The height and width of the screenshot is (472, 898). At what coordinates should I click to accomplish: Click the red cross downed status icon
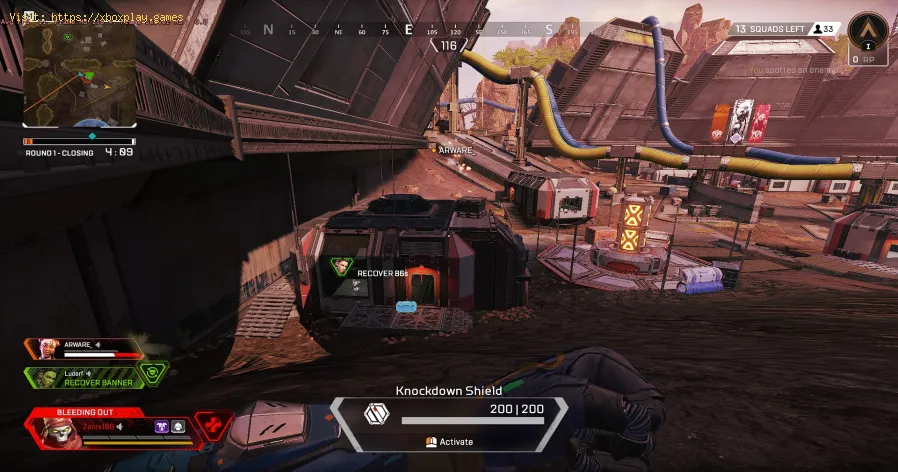211,426
